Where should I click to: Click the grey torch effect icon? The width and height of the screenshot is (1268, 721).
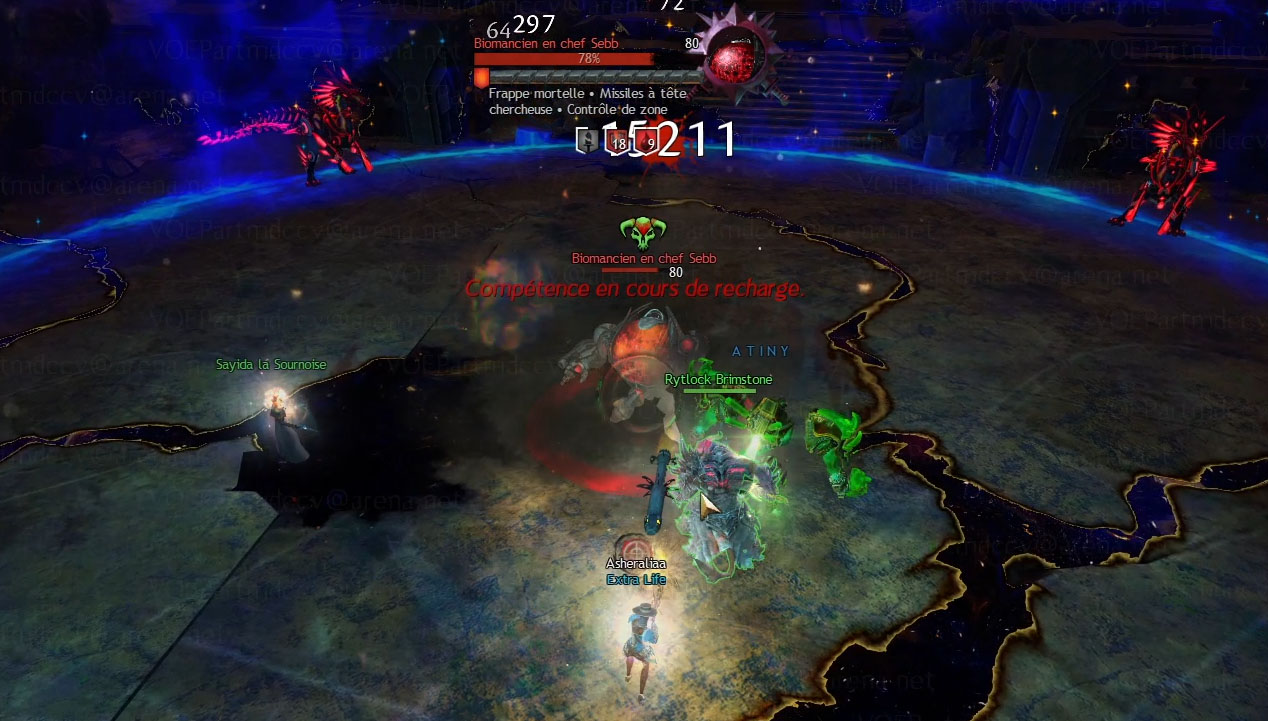[x=586, y=142]
